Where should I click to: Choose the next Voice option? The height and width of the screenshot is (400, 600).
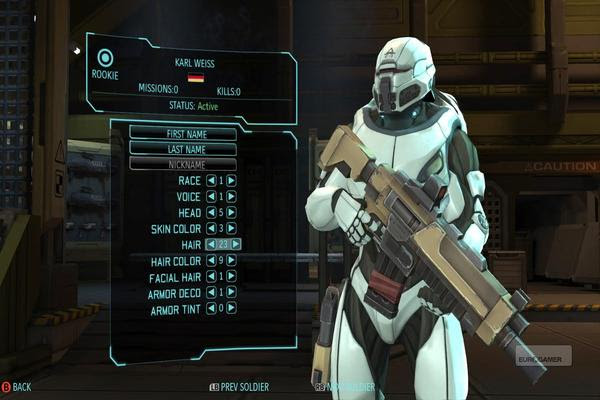pyautogui.click(x=232, y=197)
